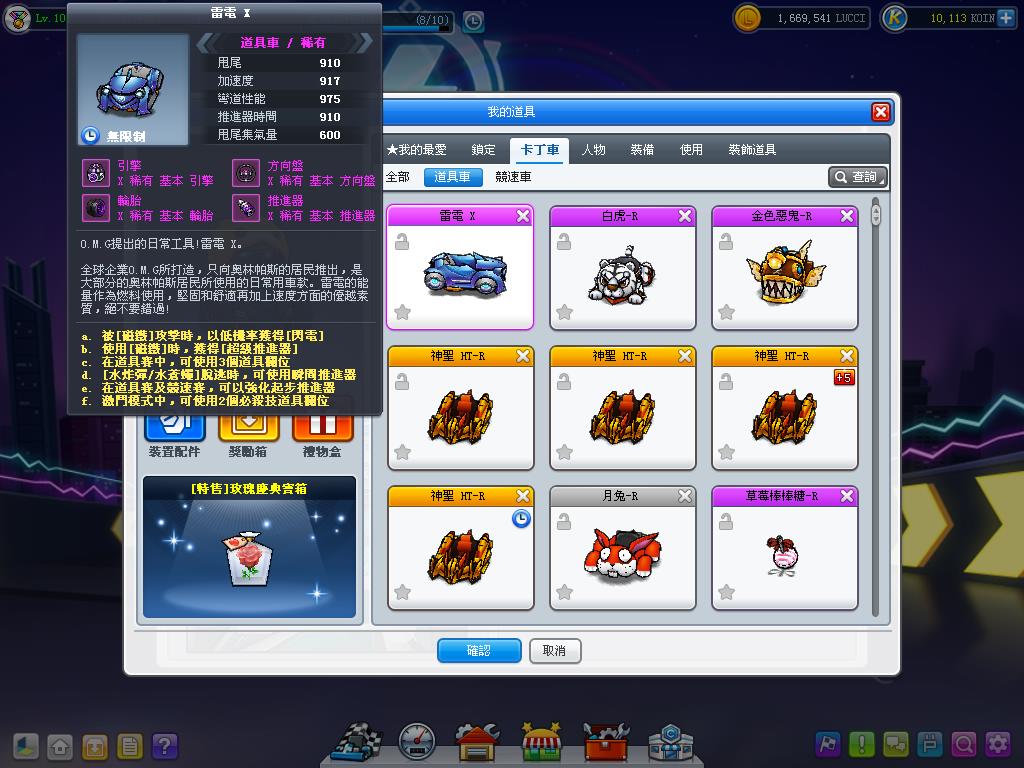The height and width of the screenshot is (768, 1024).
Task: Open the 玫瑰慶典寶箱 special sale banner
Action: click(x=249, y=547)
